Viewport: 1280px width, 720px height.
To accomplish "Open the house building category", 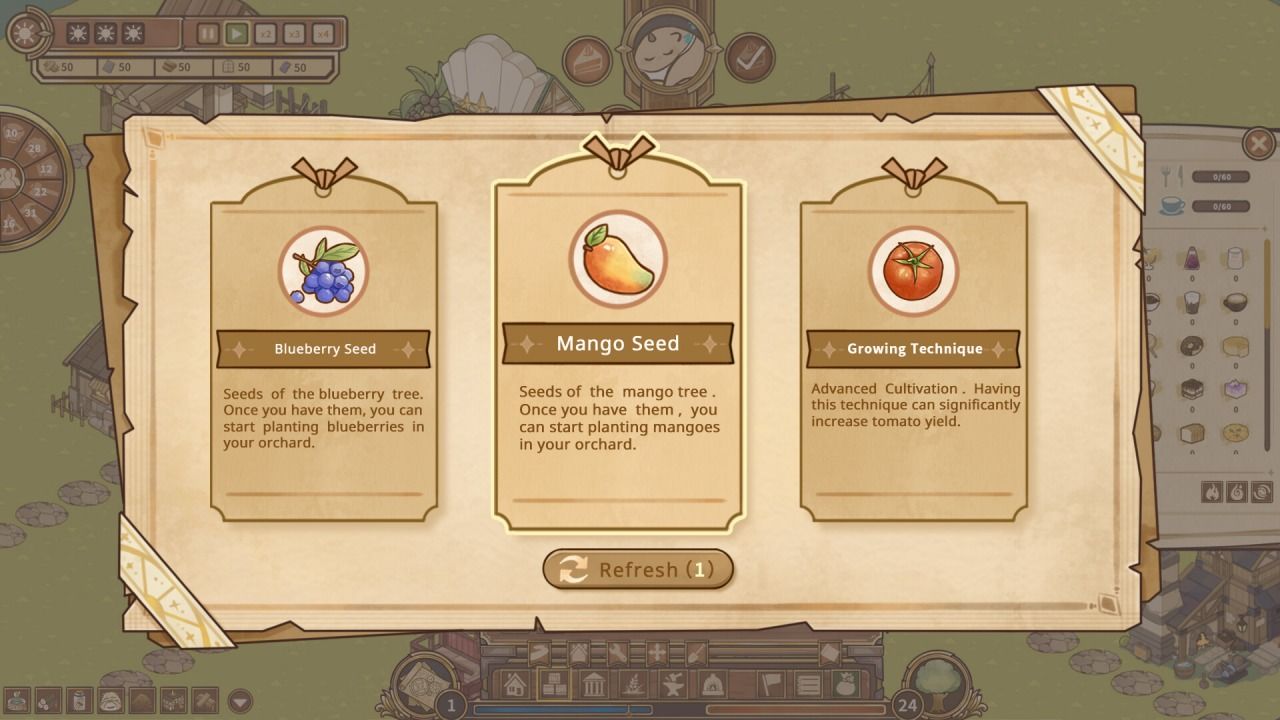I will click(x=515, y=685).
